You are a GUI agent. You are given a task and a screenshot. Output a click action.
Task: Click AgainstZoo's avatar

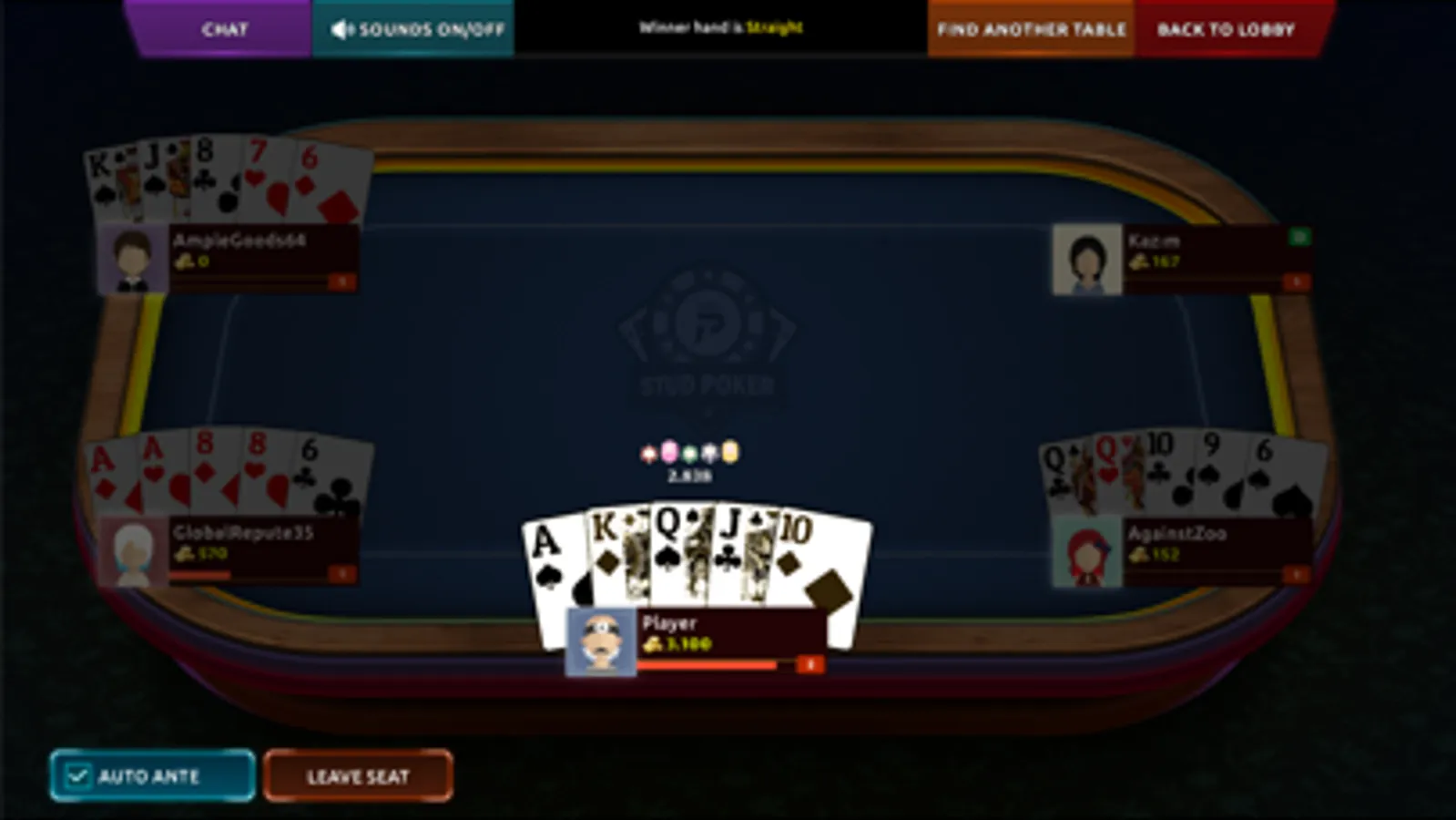tap(1087, 550)
